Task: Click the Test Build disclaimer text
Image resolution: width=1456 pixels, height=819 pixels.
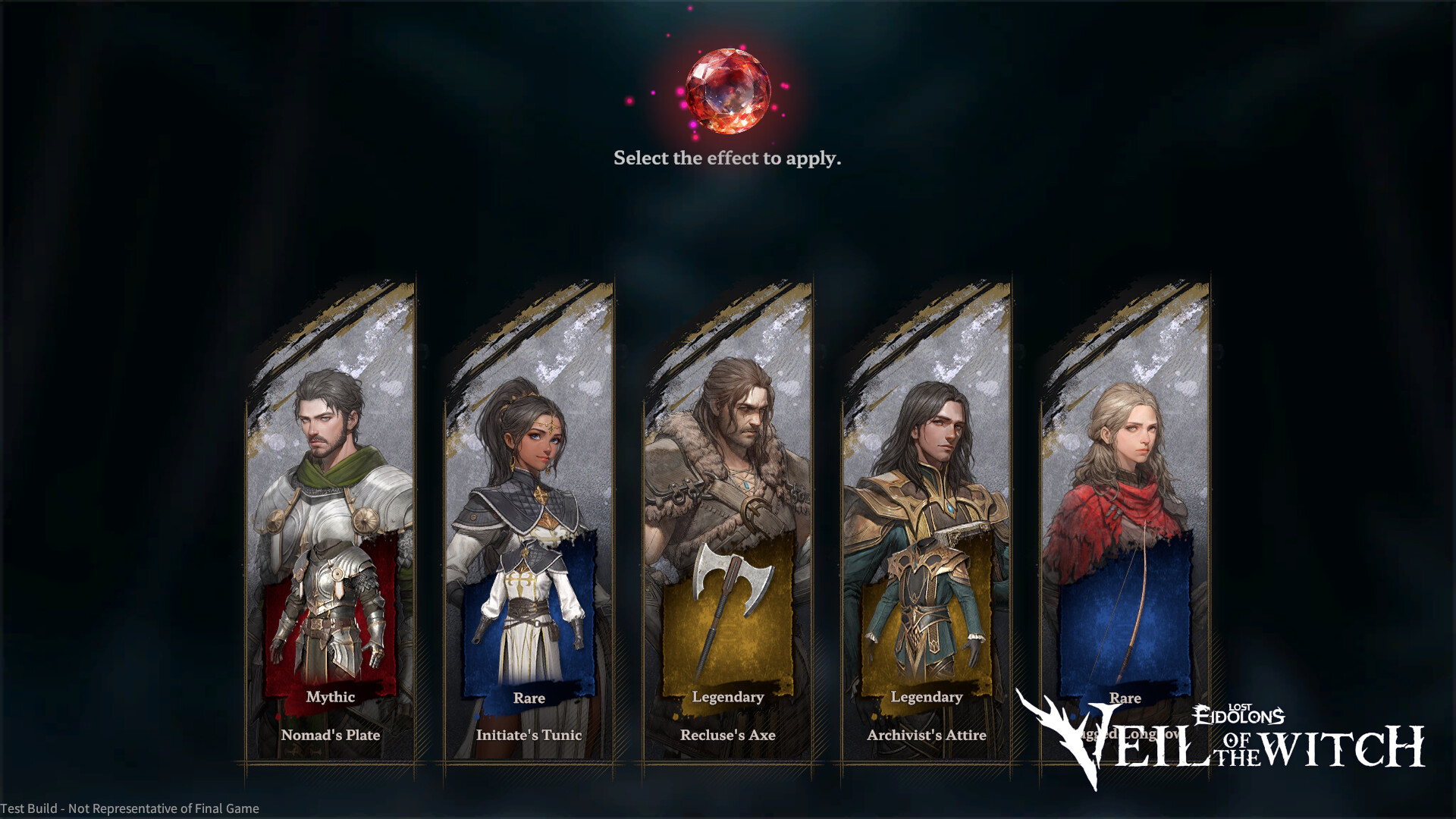Action: tap(129, 808)
